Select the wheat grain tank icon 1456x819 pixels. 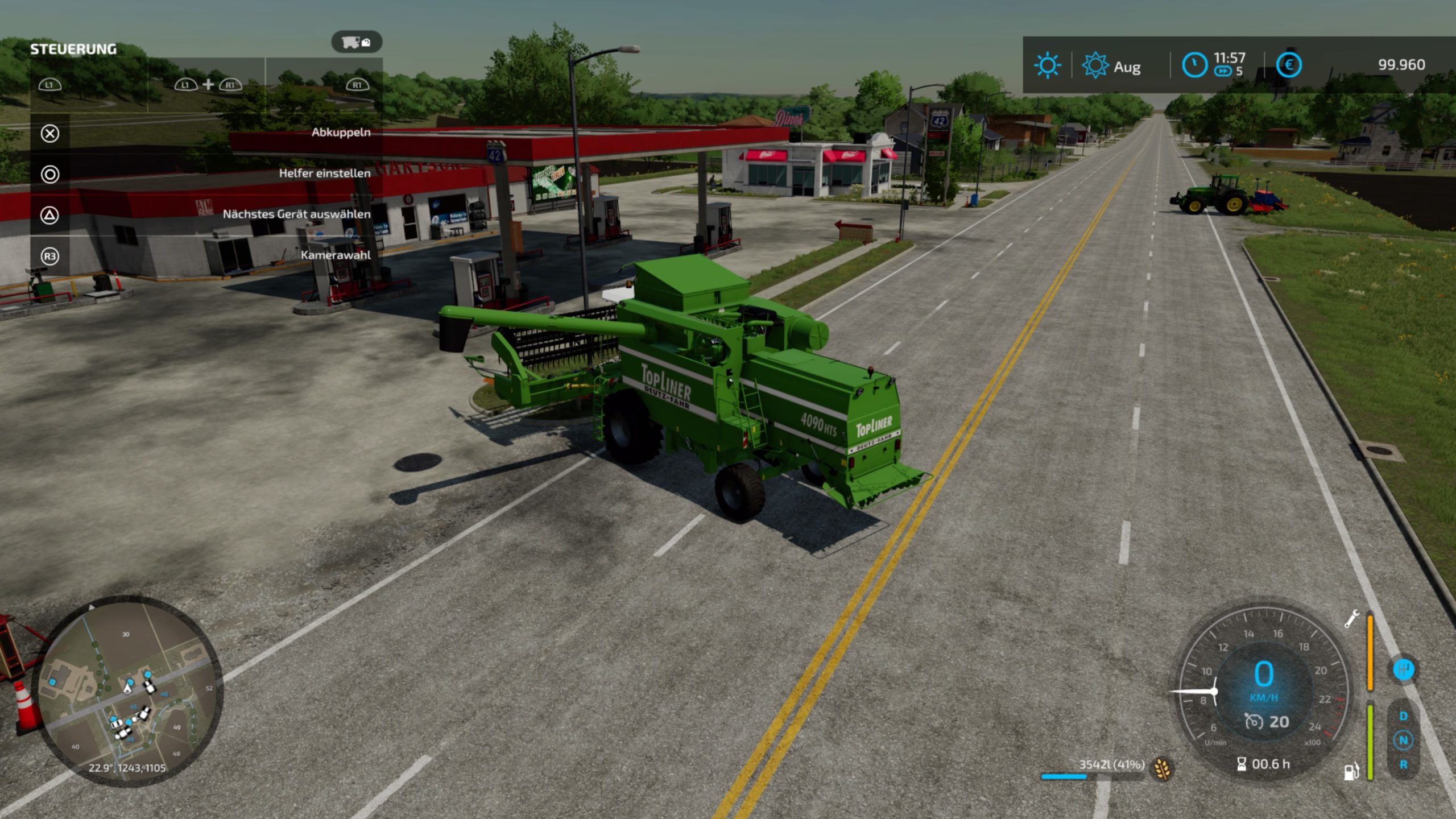point(1162,769)
